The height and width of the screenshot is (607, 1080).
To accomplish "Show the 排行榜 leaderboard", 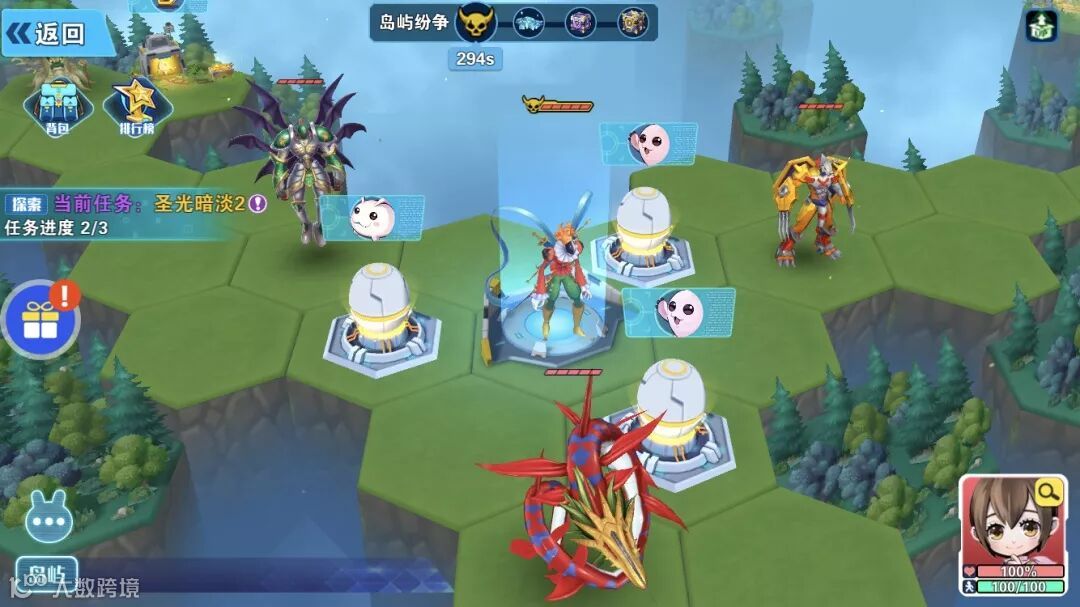I will pyautogui.click(x=137, y=106).
